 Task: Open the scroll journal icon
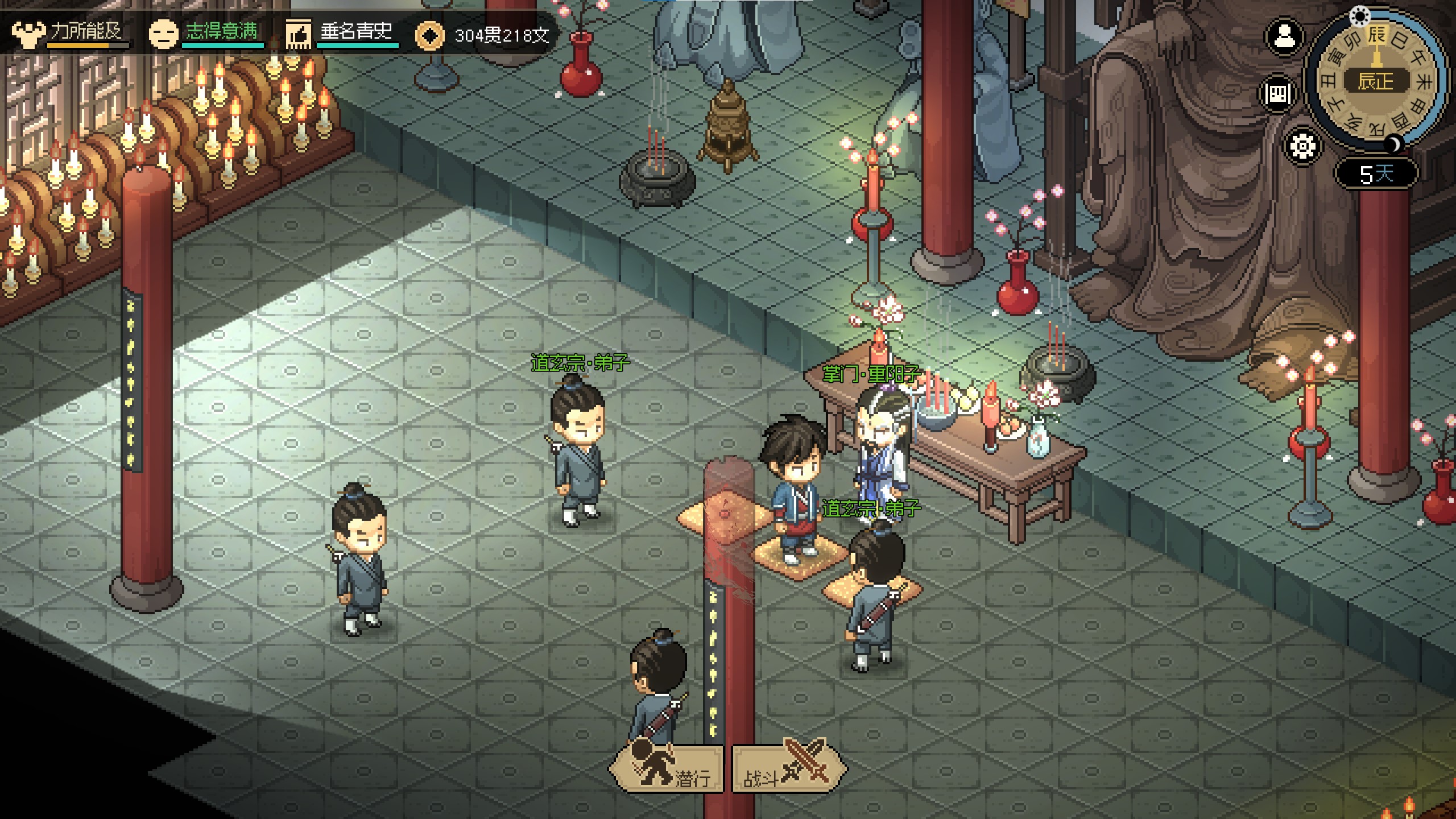click(1277, 93)
